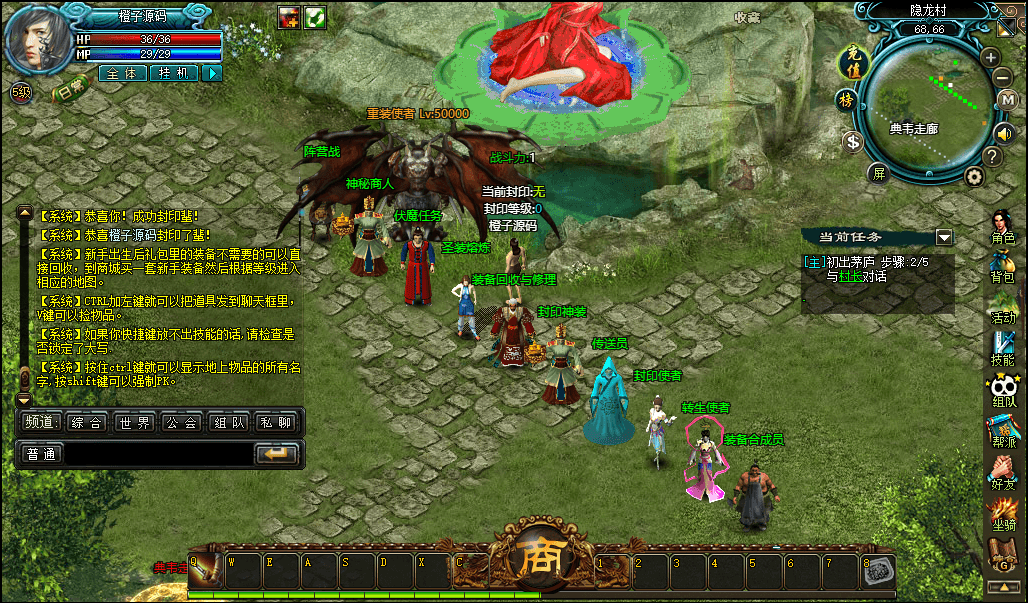Open the 榜 ranking button
1028x603 pixels.
[846, 101]
